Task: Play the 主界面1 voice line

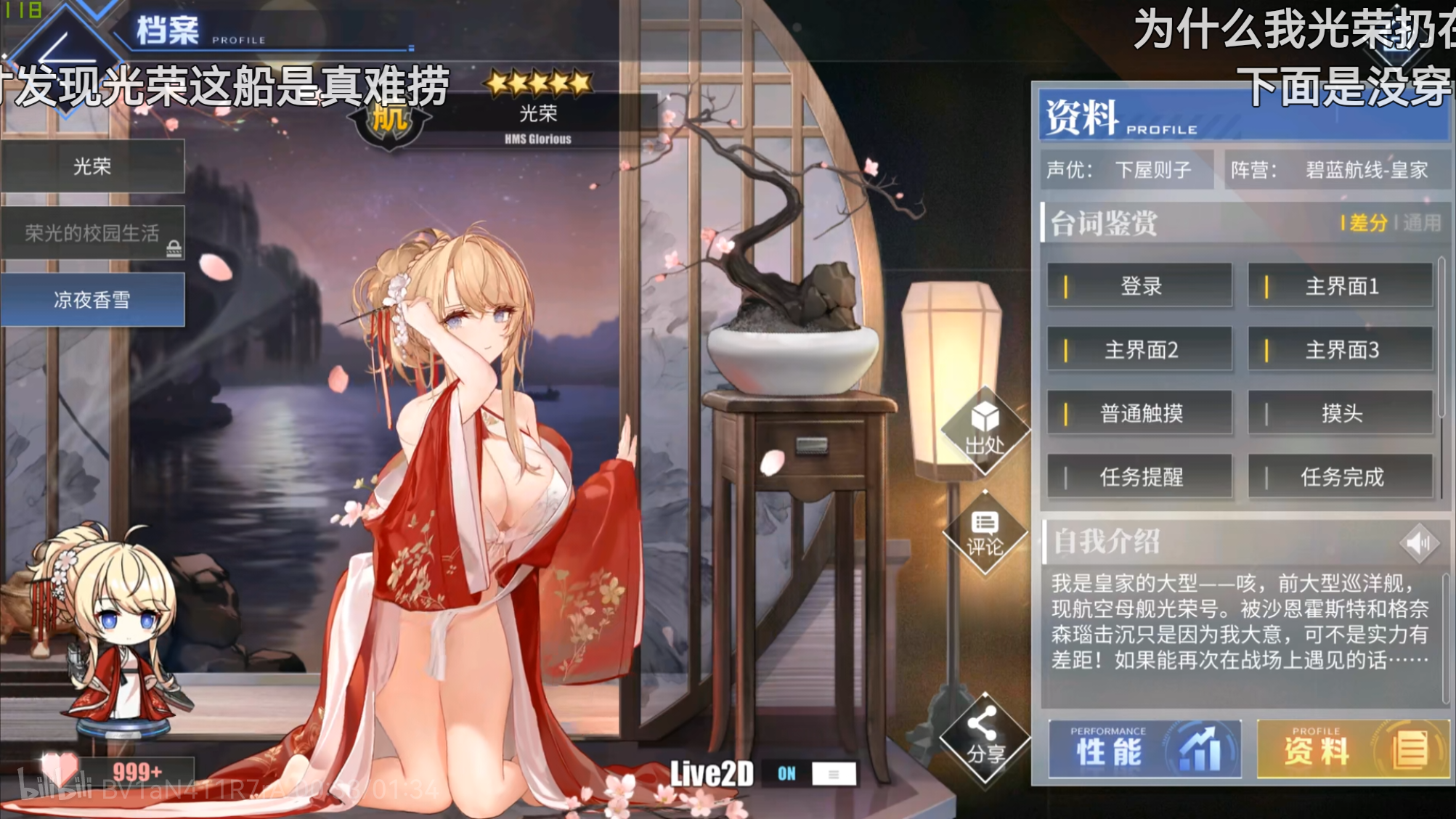Action: [x=1341, y=286]
